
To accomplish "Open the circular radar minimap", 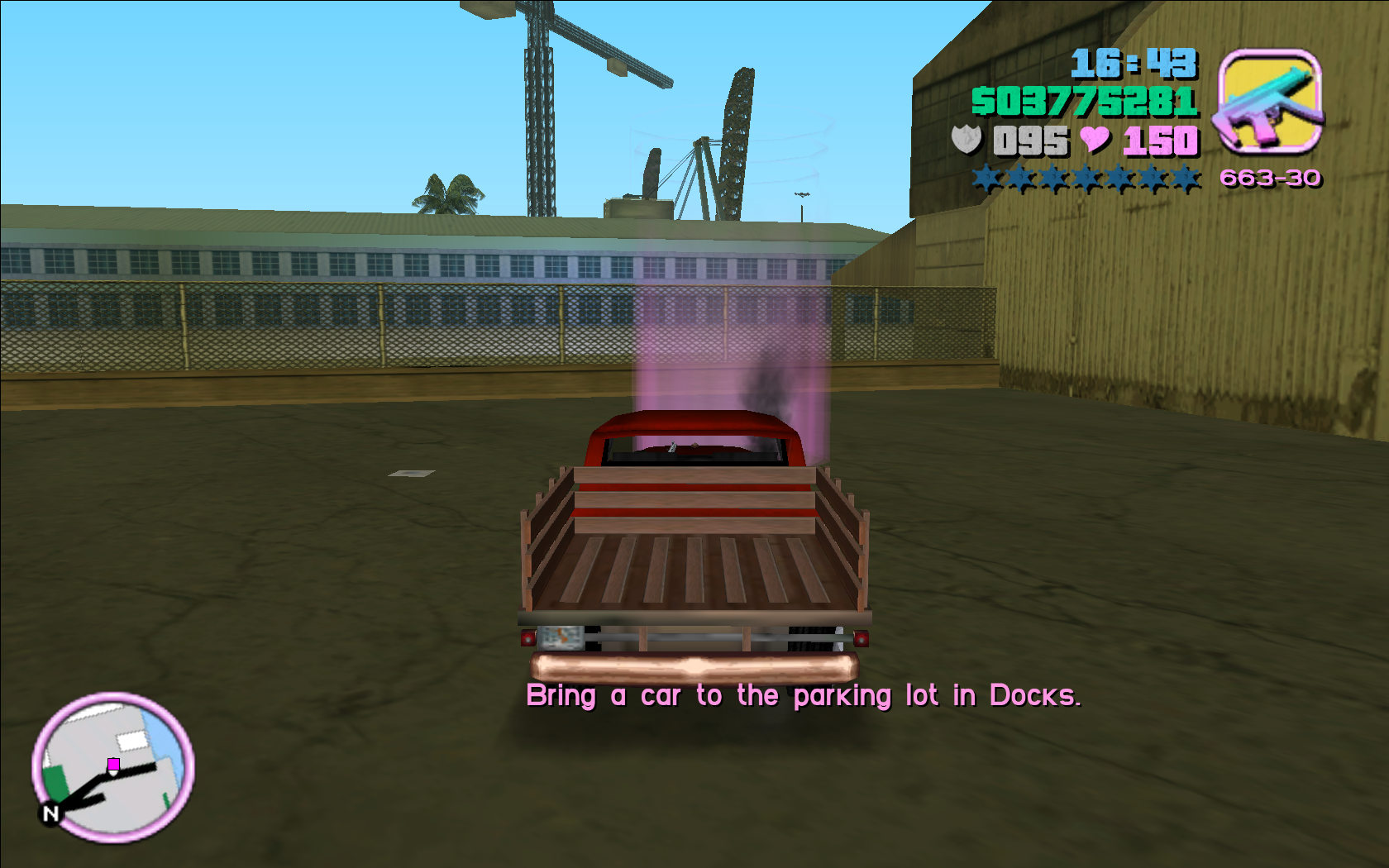I will tap(113, 767).
